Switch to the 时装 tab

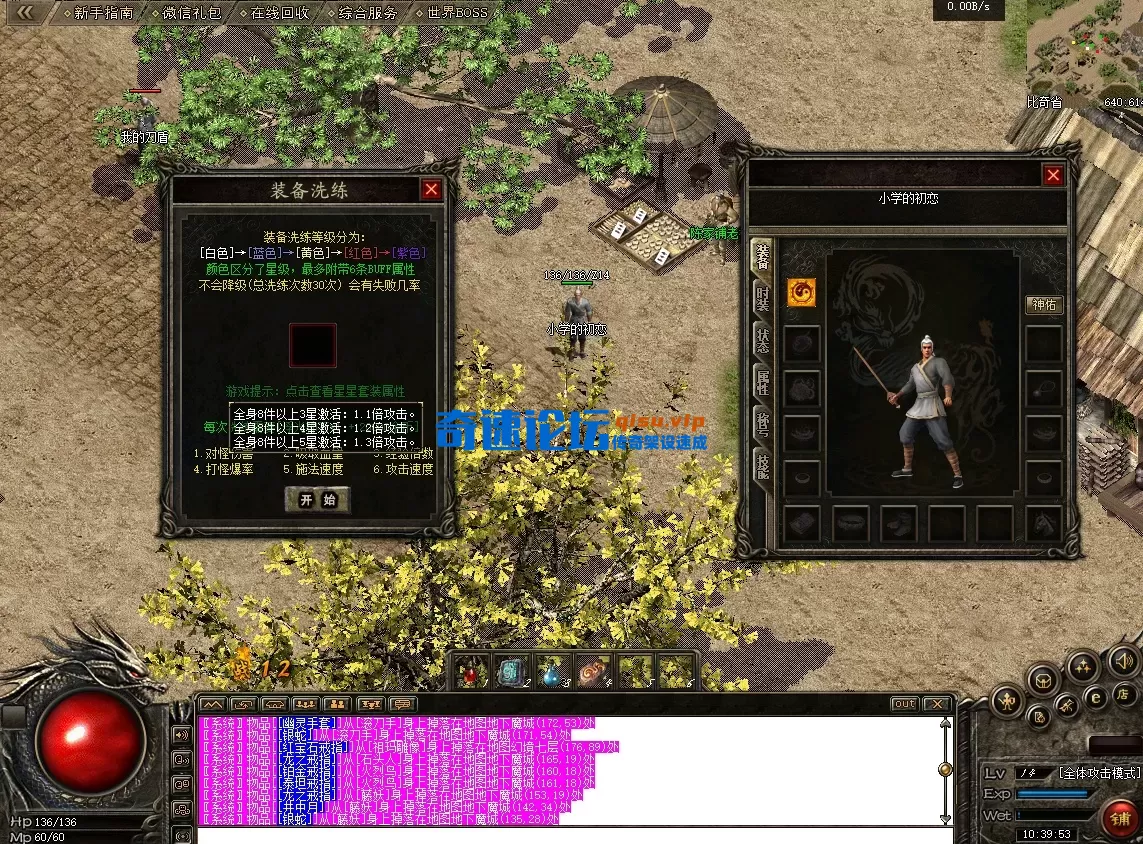click(x=763, y=297)
